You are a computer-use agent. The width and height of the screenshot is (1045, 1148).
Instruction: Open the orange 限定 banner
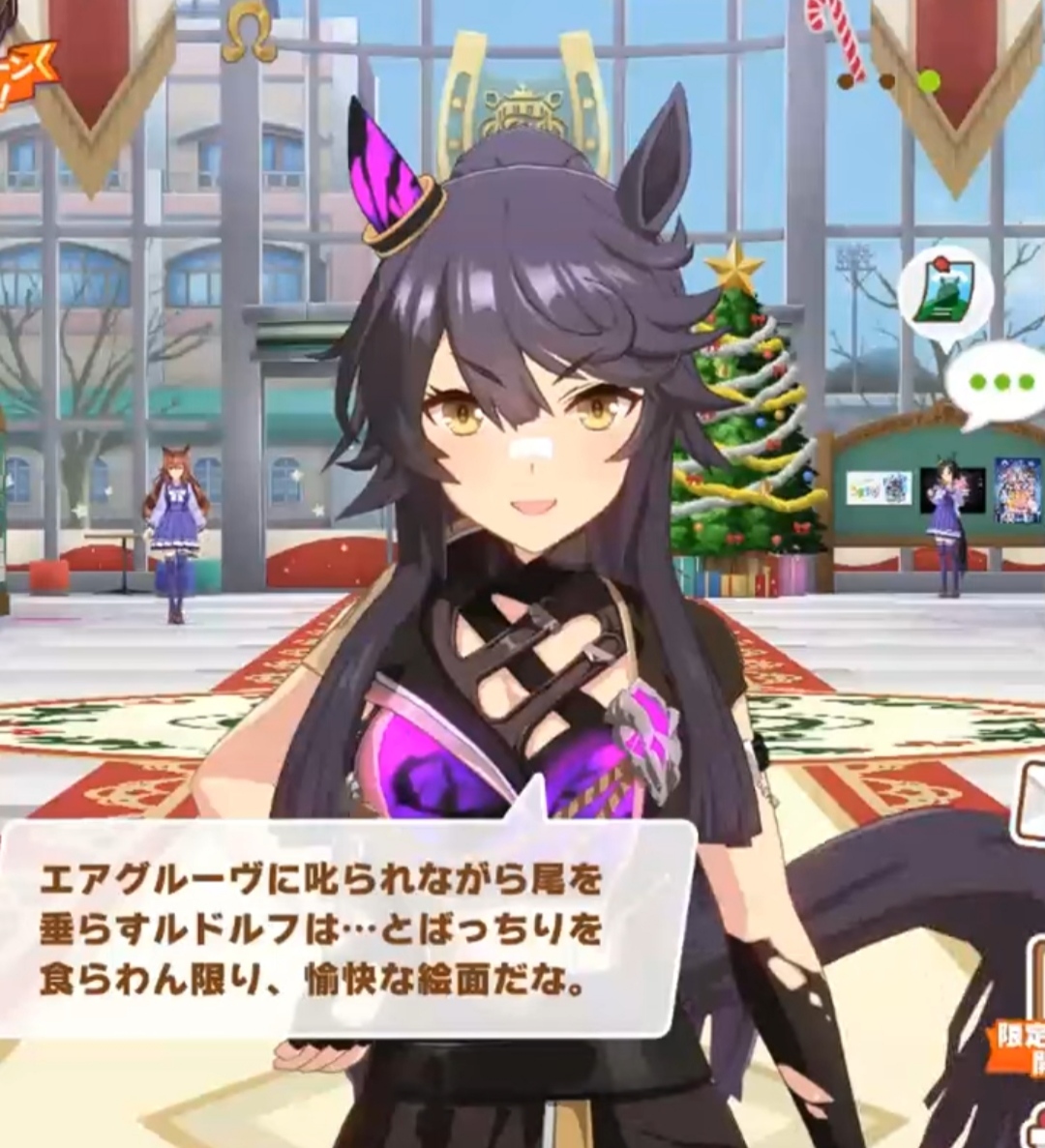(1022, 1047)
